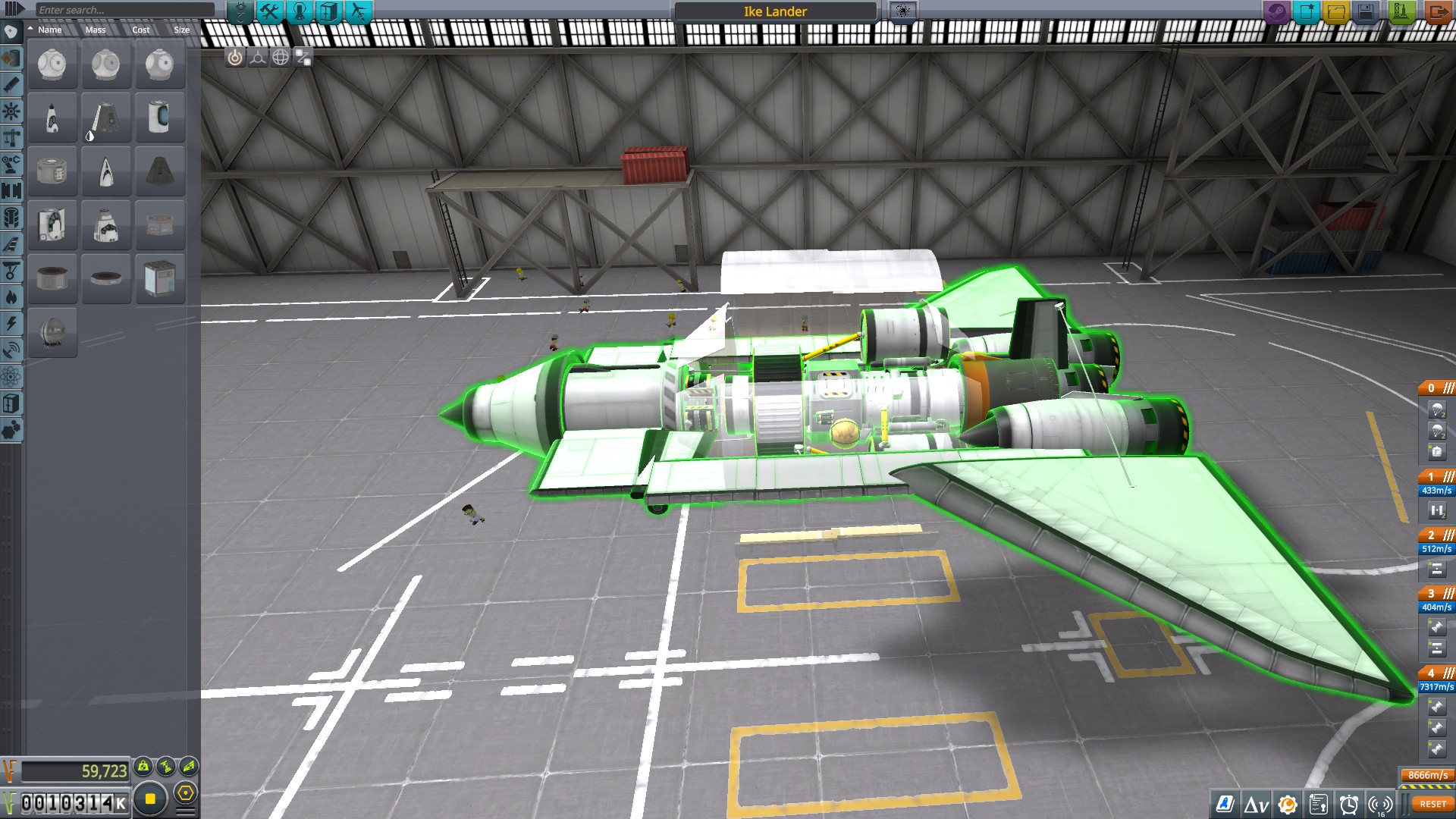The width and height of the screenshot is (1456, 819).
Task: Reset the staging stack
Action: [1432, 804]
